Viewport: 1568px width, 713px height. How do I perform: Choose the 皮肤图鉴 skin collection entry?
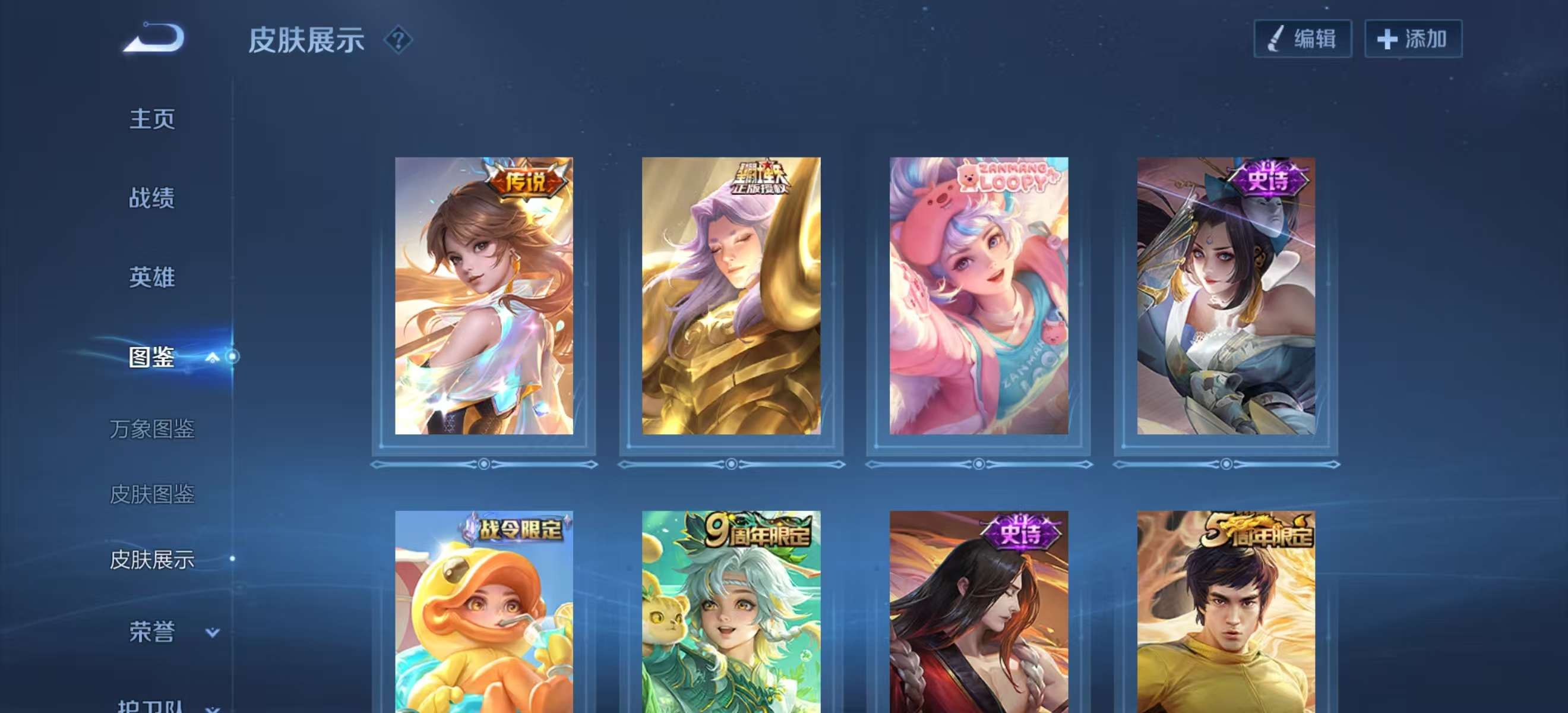(152, 494)
